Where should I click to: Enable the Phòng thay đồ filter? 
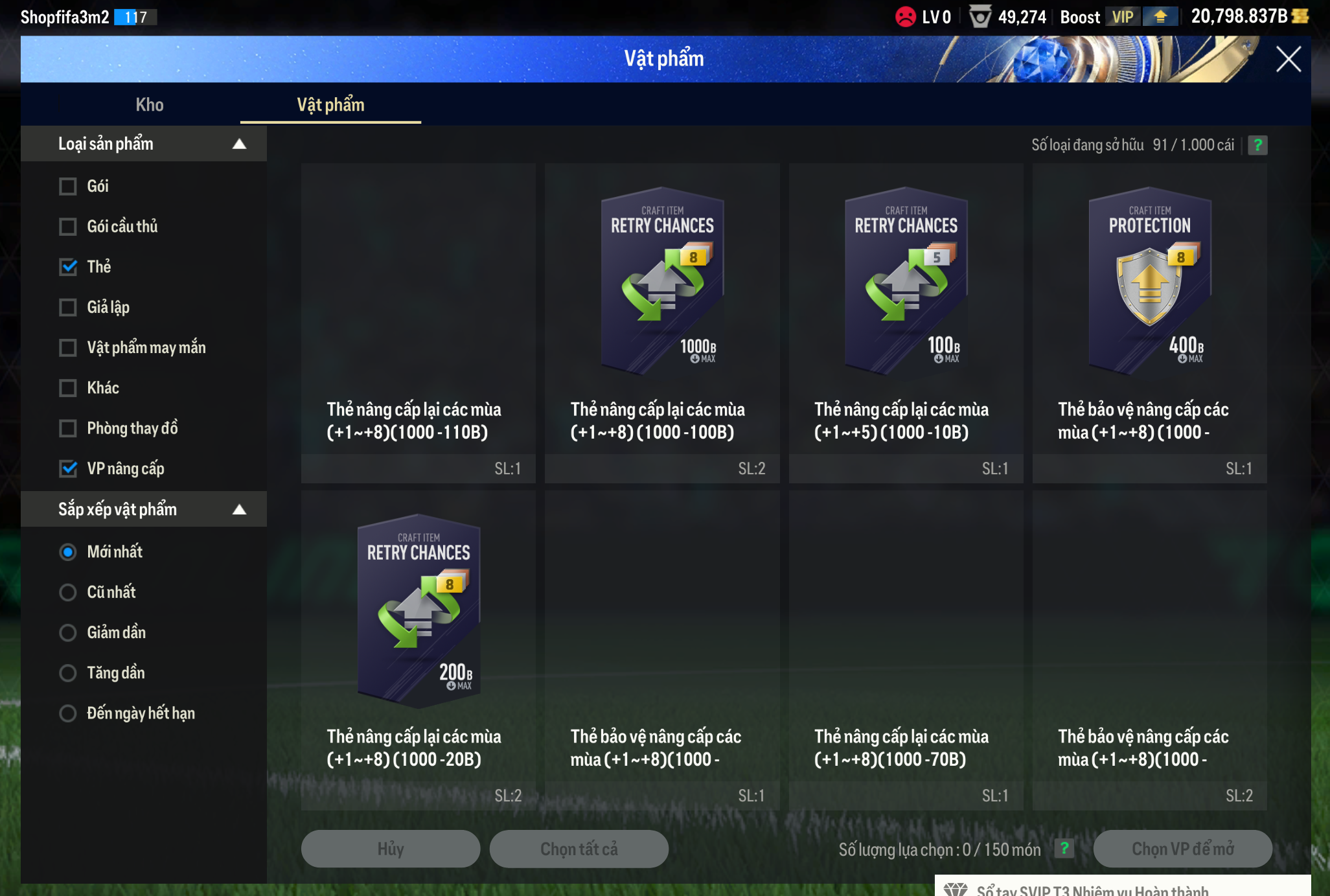pos(68,428)
